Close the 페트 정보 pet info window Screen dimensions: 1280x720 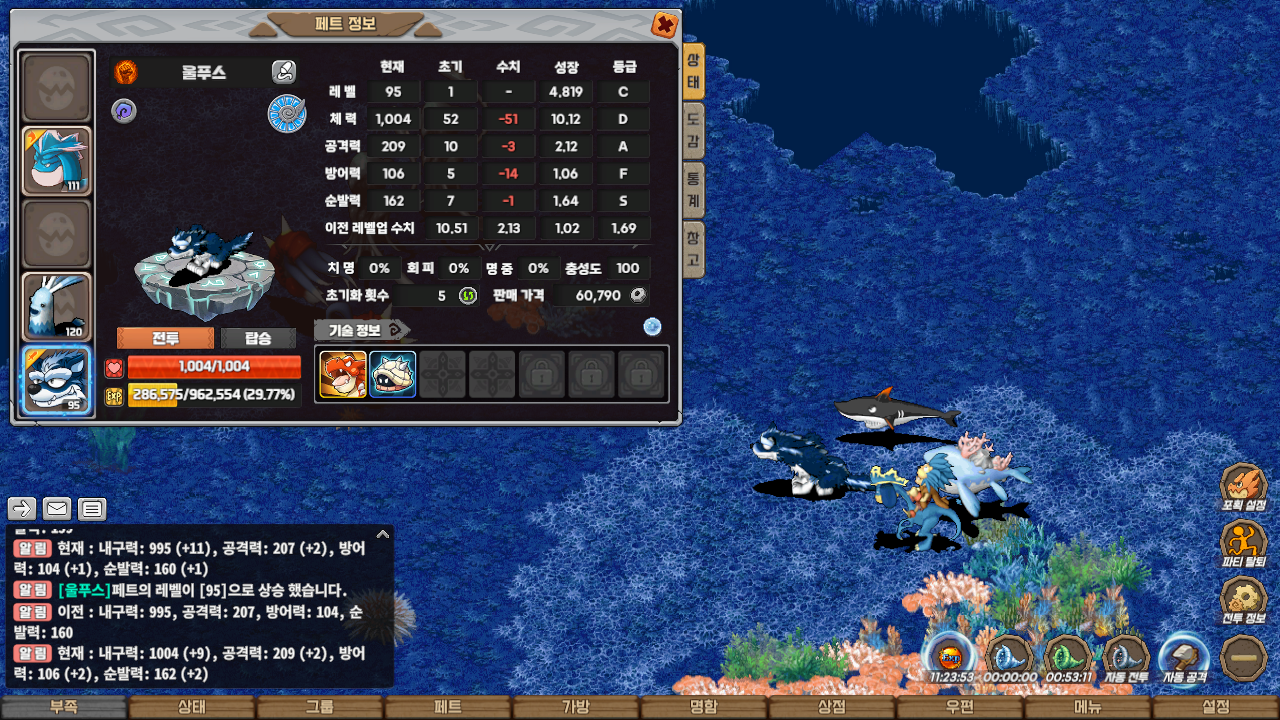pos(663,25)
